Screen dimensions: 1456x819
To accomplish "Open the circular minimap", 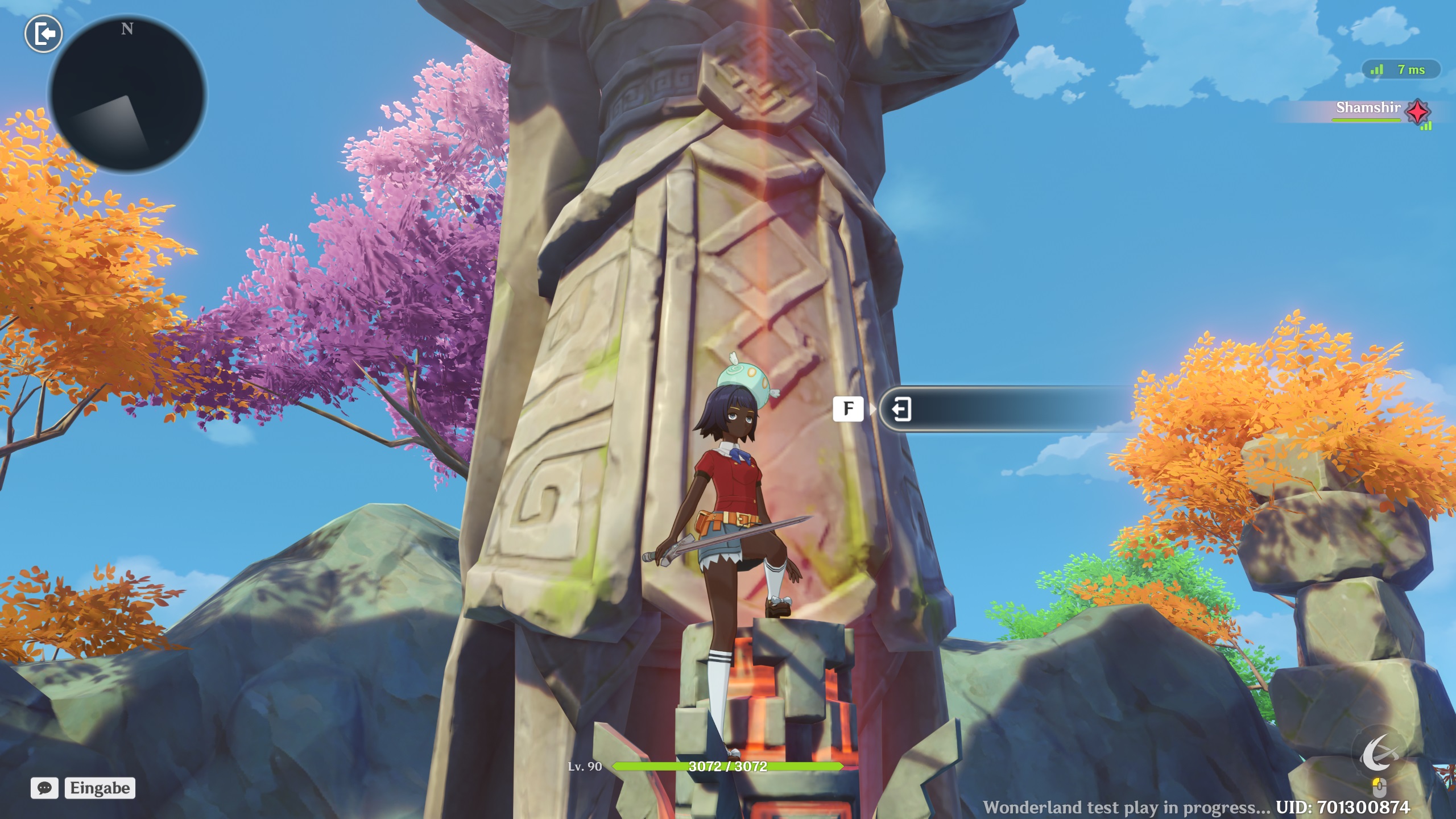I will 128,94.
